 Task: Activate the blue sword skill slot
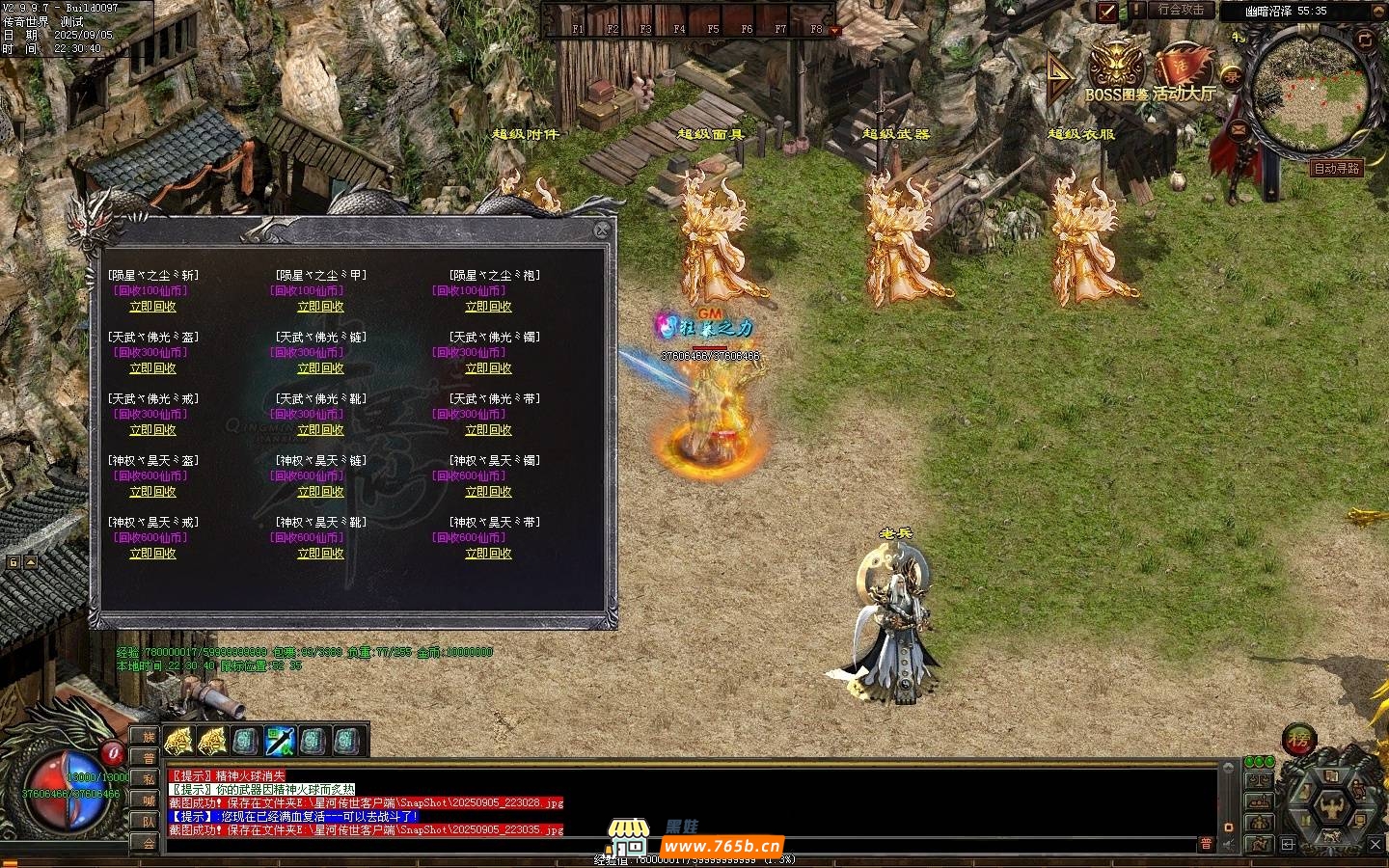click(280, 741)
